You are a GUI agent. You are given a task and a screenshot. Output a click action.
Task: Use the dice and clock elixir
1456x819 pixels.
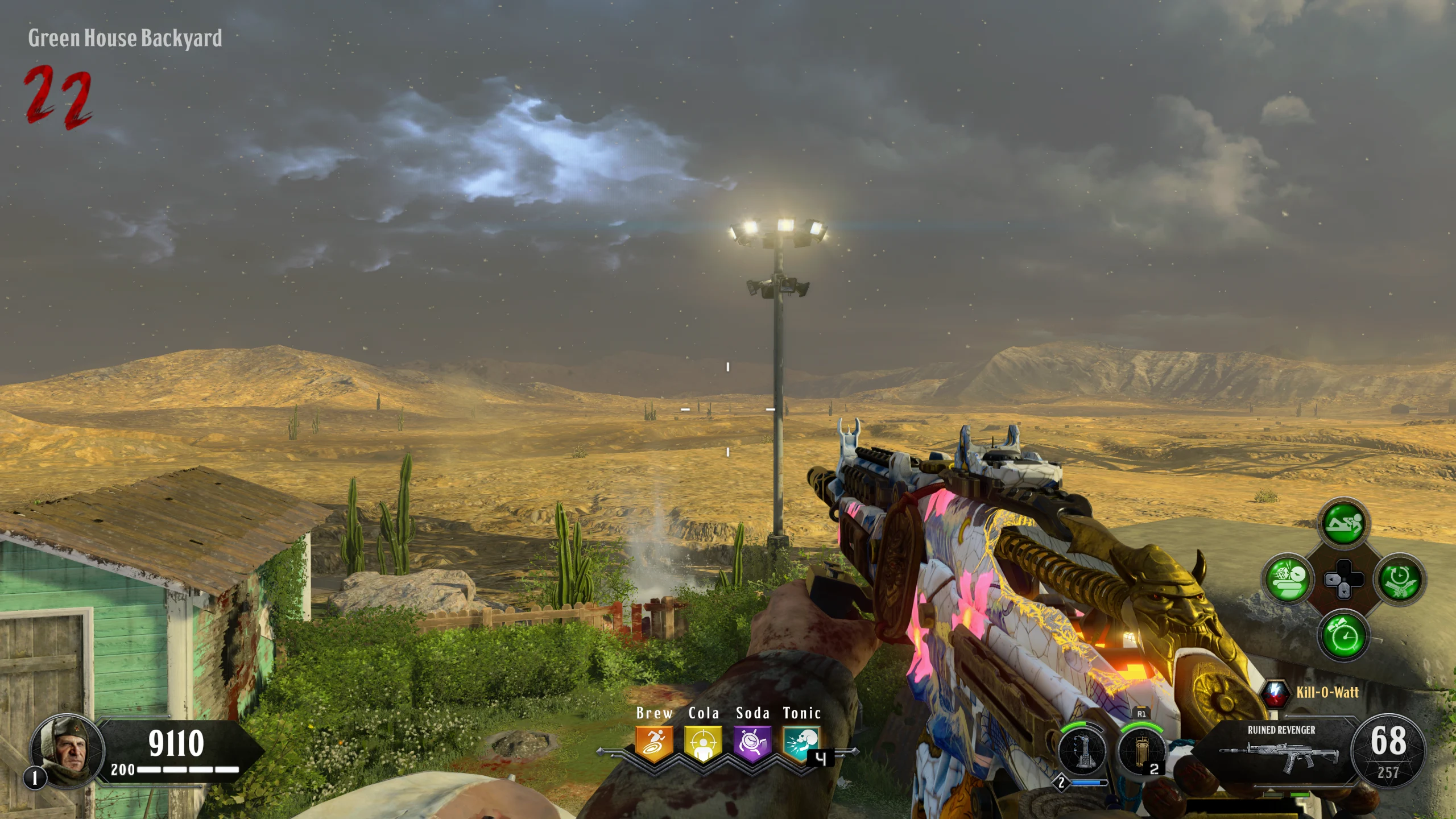(1288, 579)
